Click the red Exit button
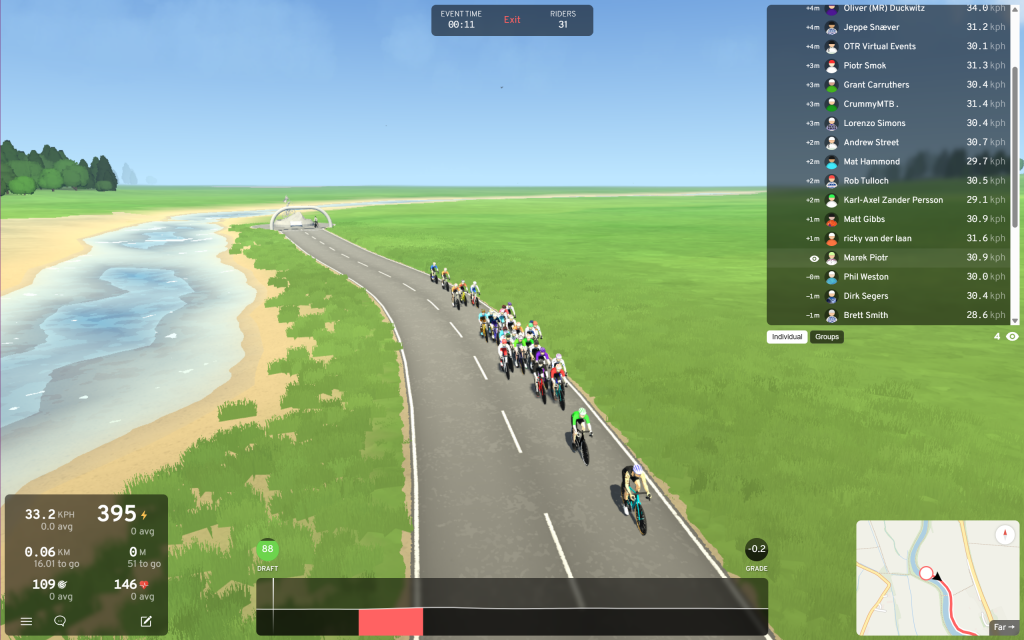The image size is (1024, 640). [512, 20]
